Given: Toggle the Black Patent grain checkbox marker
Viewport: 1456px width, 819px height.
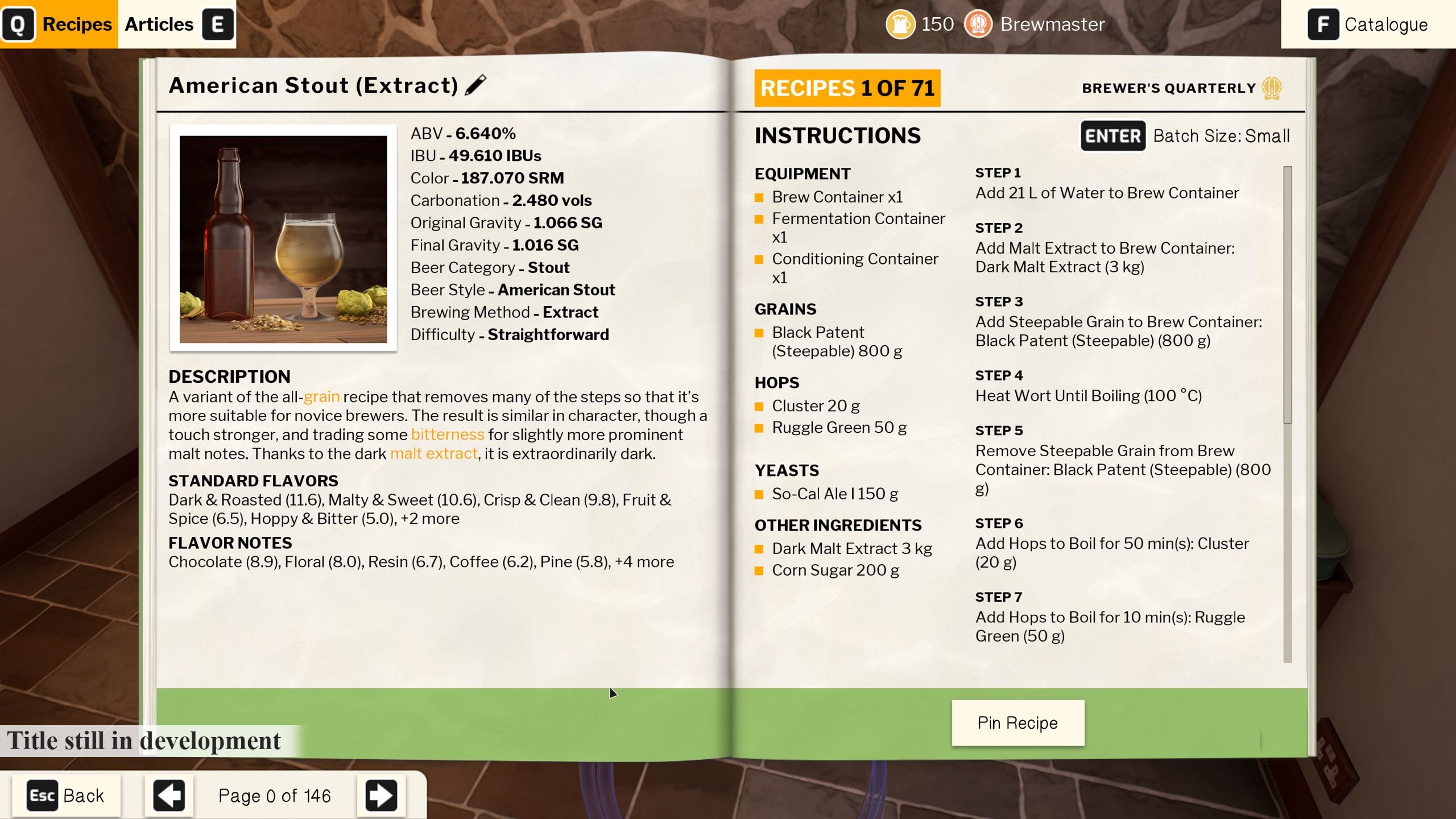Looking at the screenshot, I should tap(760, 332).
